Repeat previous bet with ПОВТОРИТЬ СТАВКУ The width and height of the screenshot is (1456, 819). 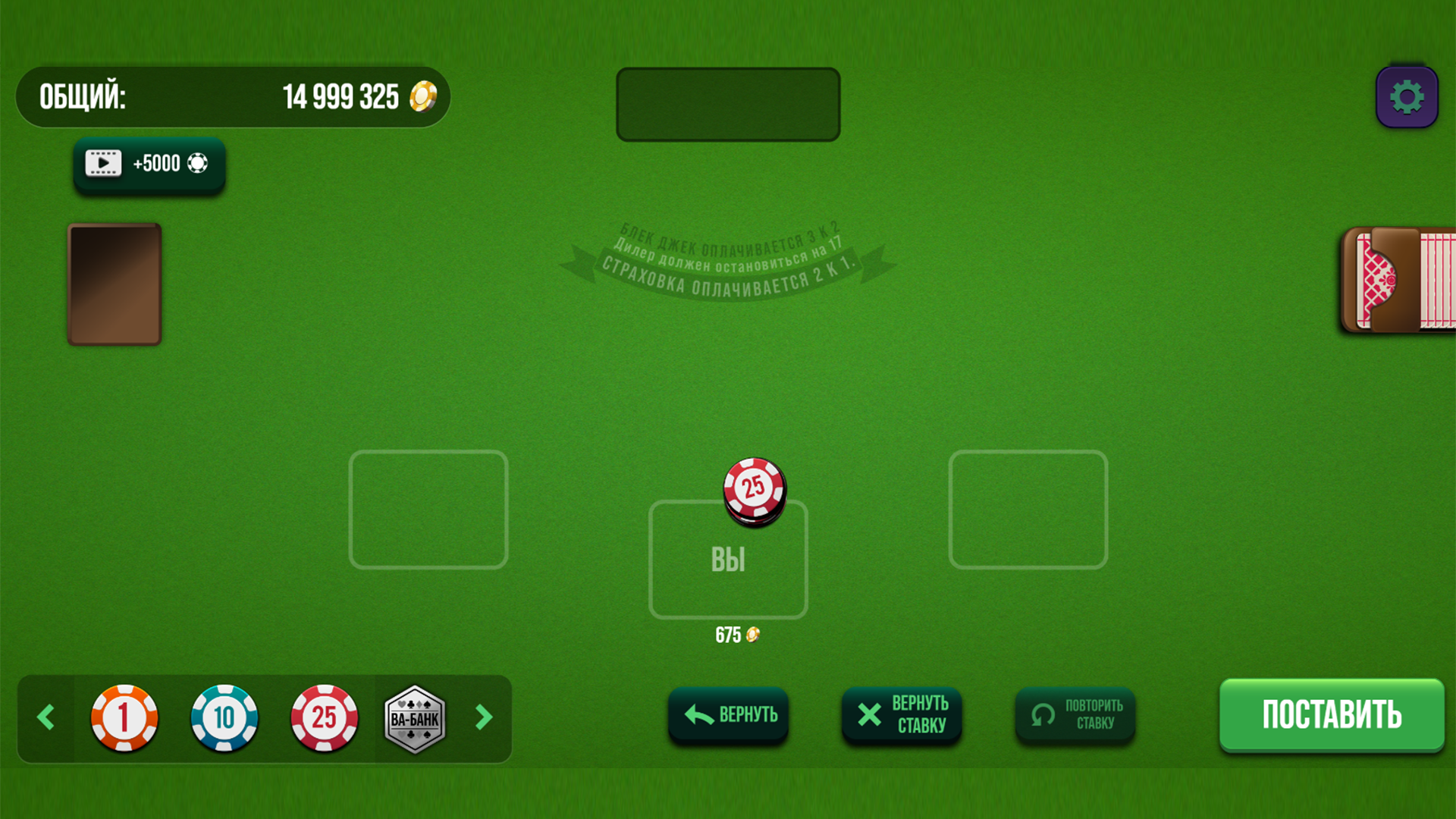tap(1074, 714)
